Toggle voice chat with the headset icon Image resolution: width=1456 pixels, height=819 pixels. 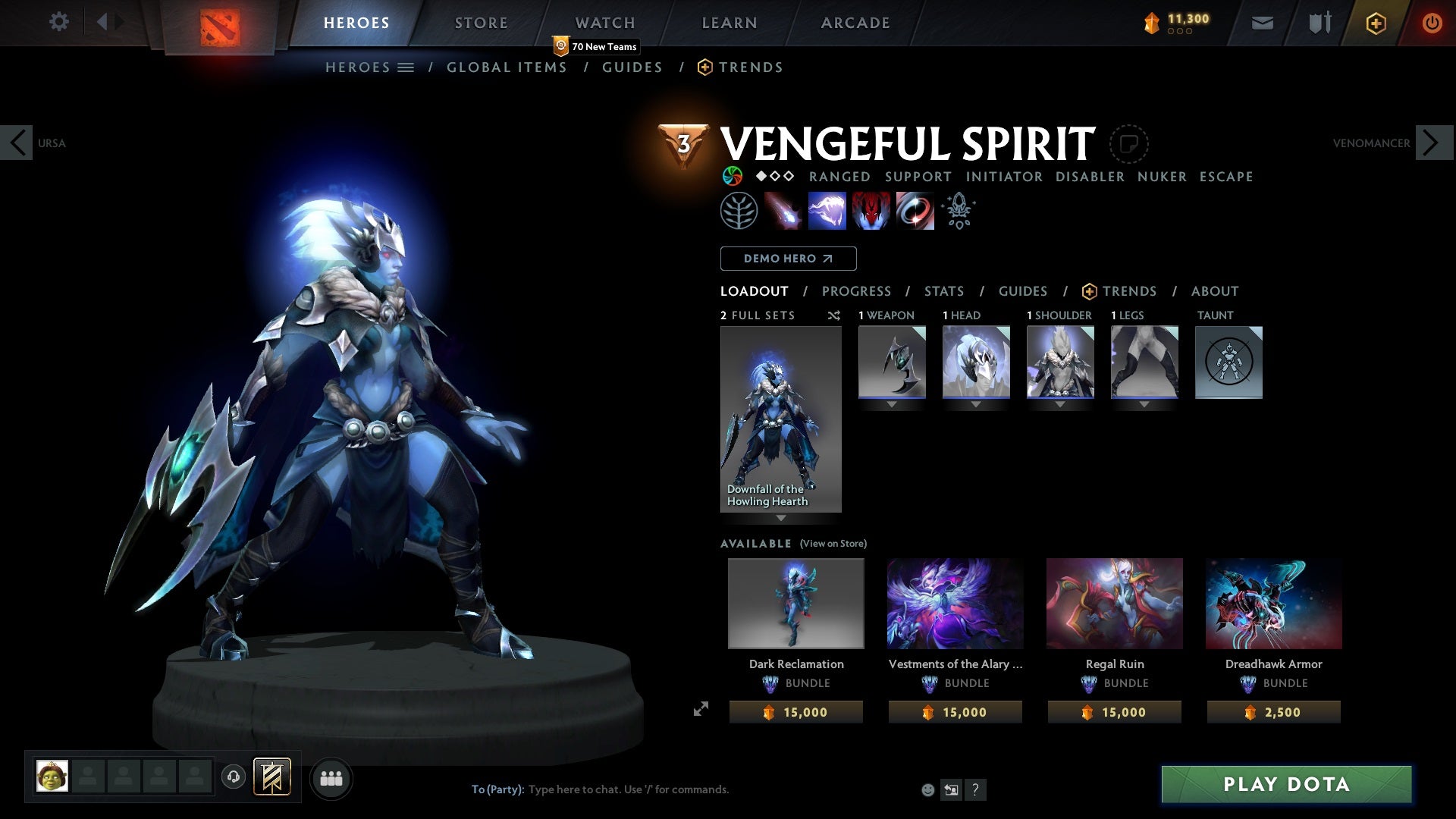click(234, 777)
